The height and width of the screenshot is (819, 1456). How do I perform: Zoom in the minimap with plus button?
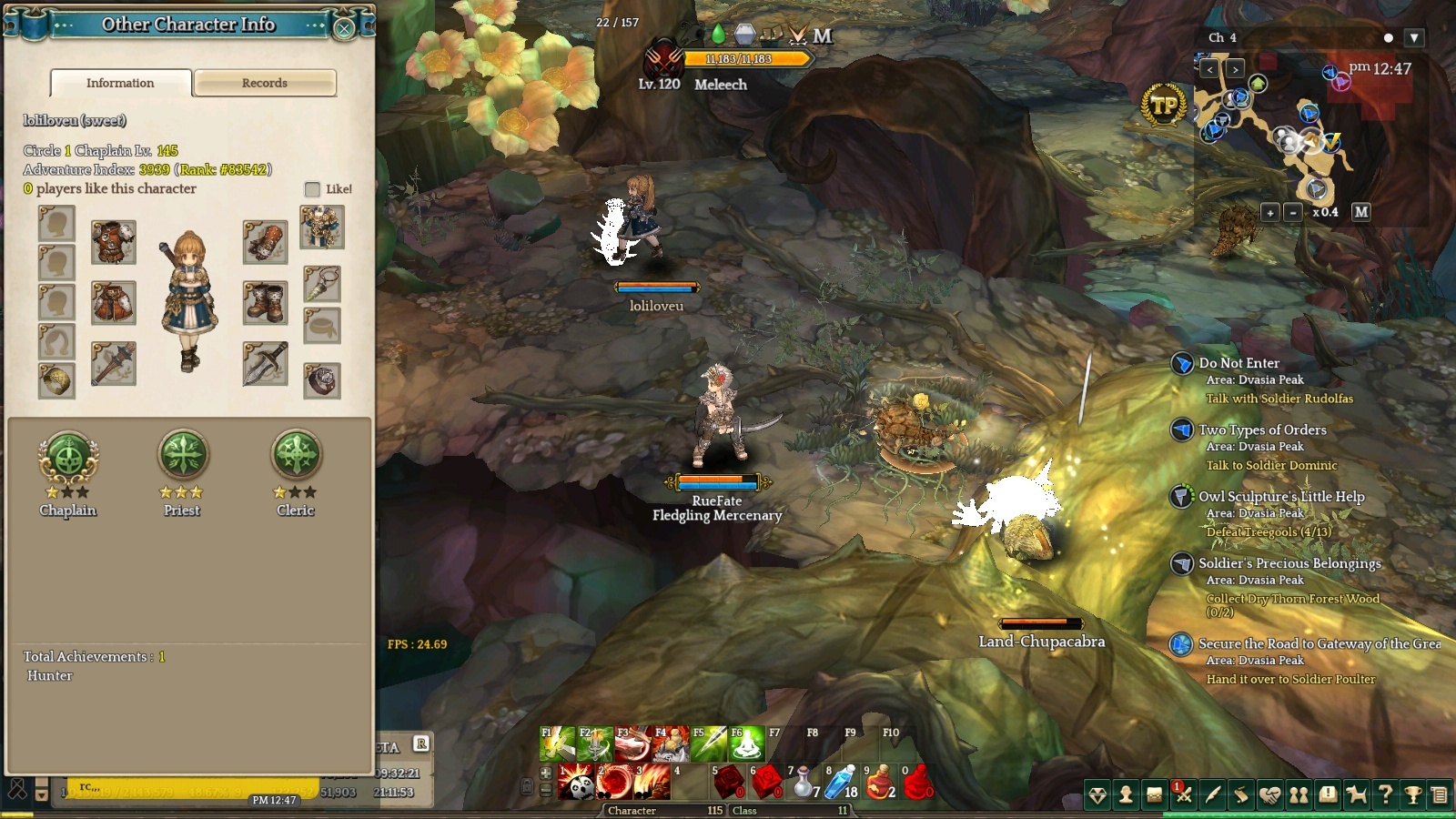tap(1270, 212)
